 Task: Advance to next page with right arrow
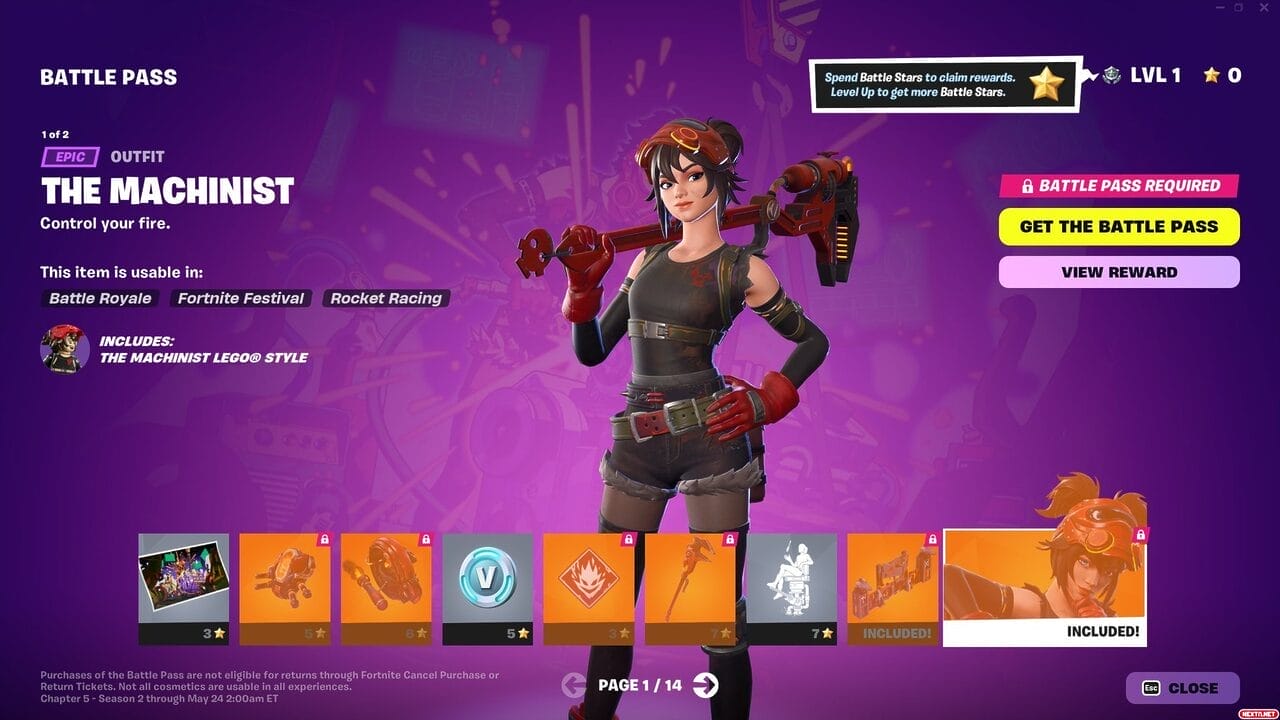click(x=707, y=688)
